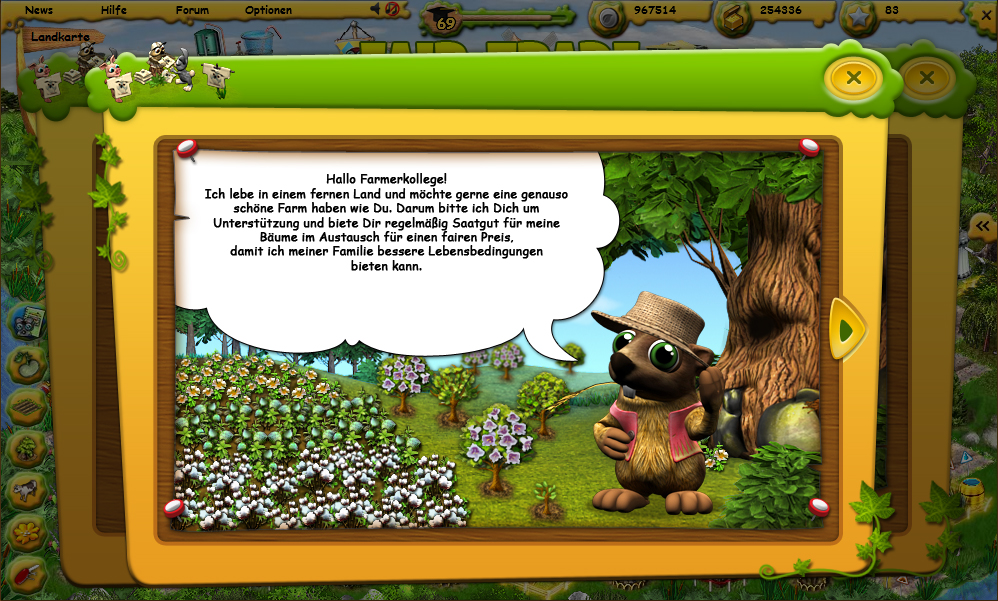
Task: Open the green apple harvest icon
Action: (27, 363)
